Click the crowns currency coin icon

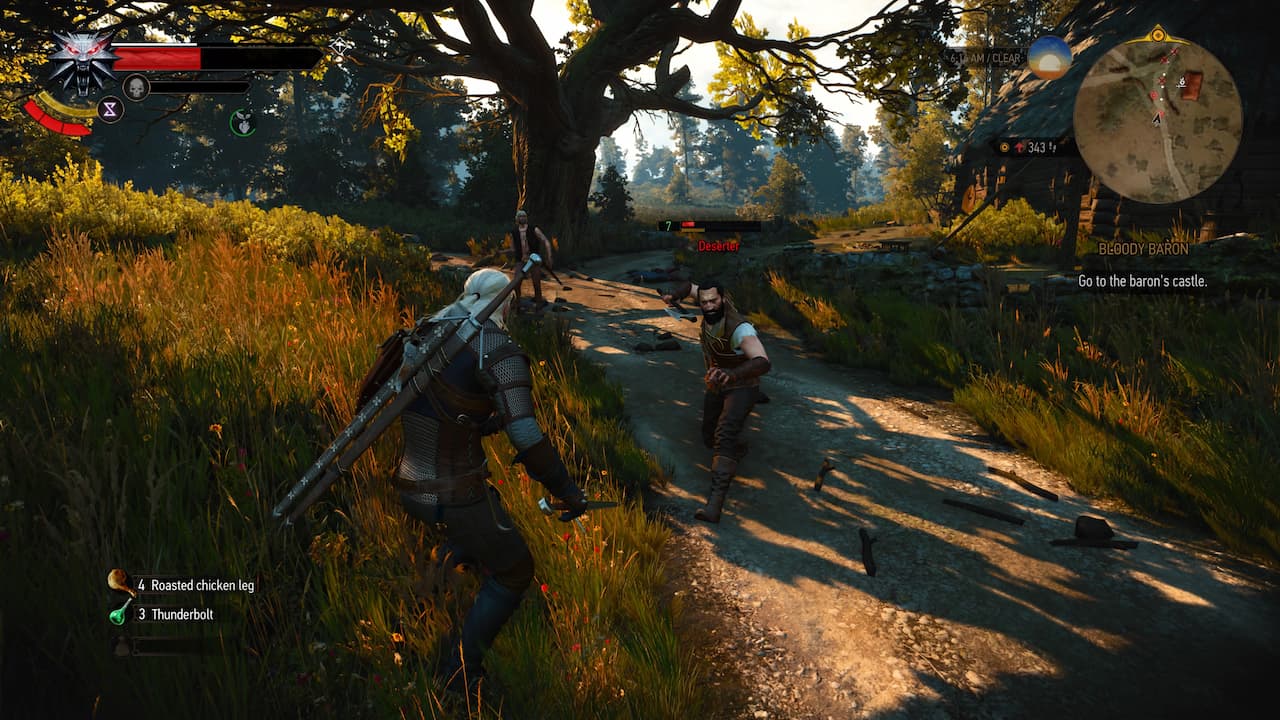coord(1004,148)
